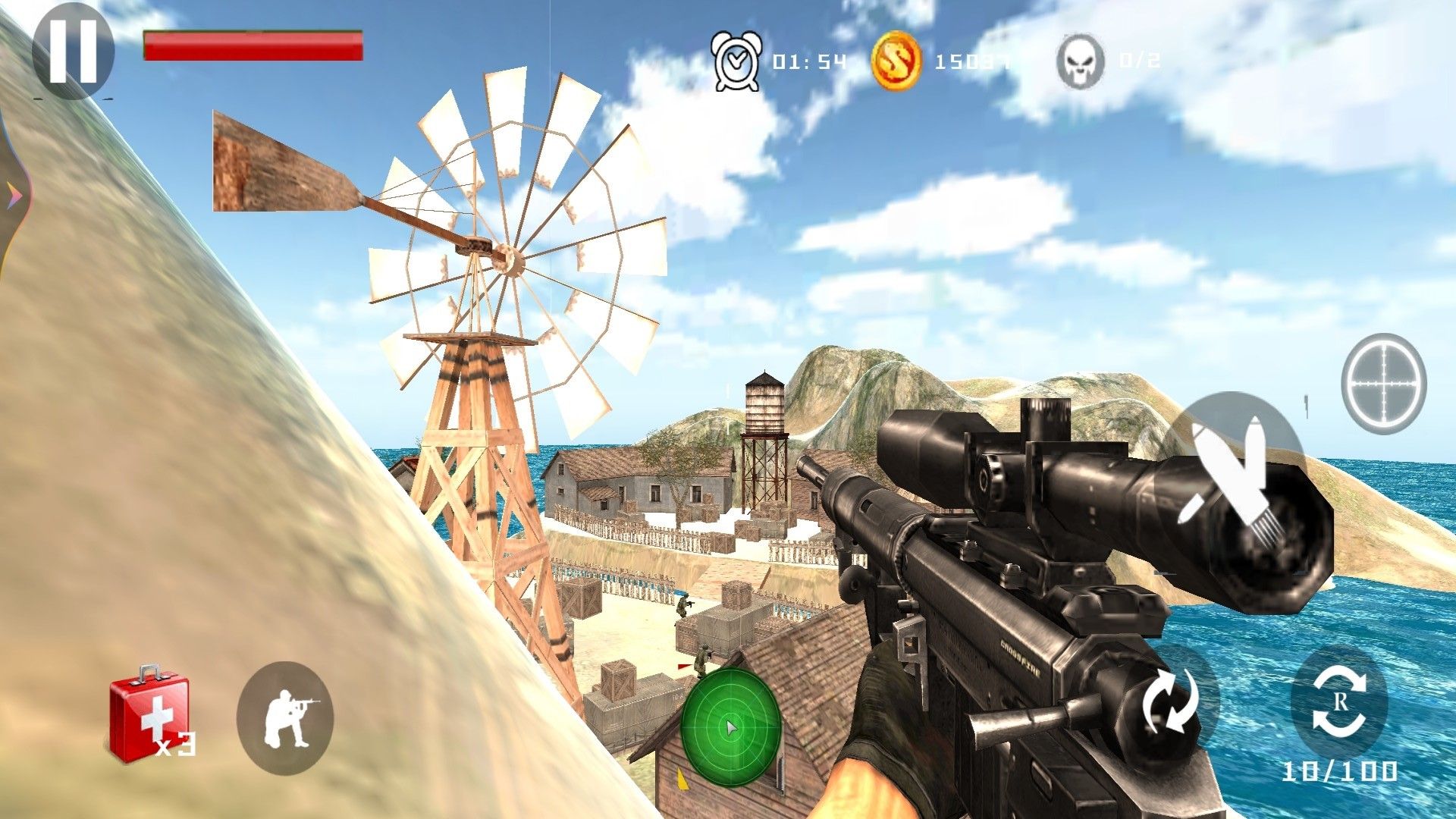Toggle the crouching soldier stance button

tap(285, 717)
